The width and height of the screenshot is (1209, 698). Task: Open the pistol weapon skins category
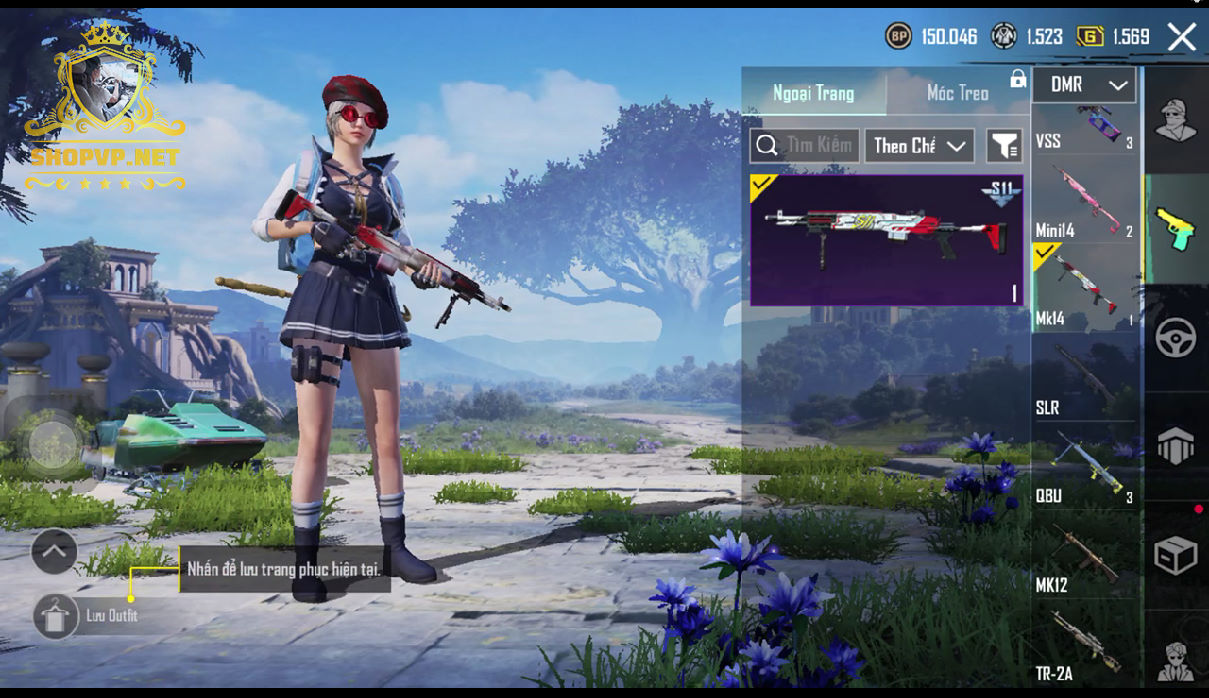(x=1176, y=229)
